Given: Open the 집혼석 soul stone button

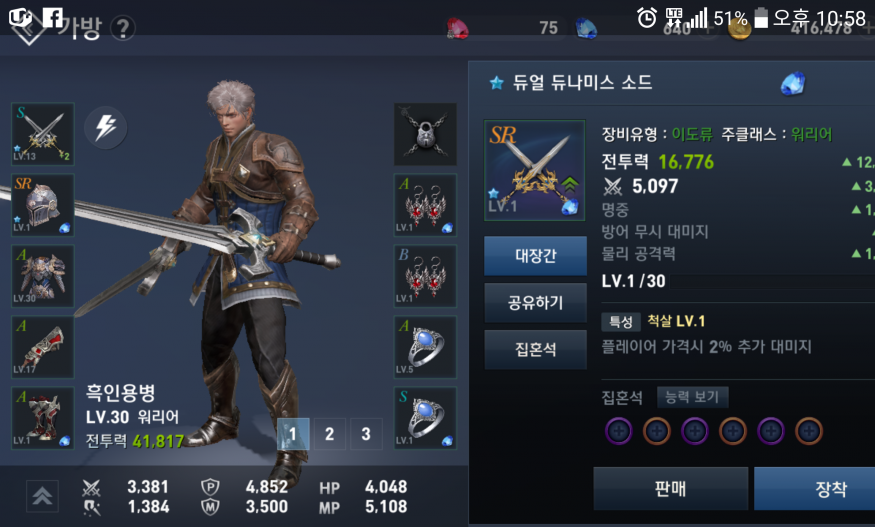Looking at the screenshot, I should point(535,349).
